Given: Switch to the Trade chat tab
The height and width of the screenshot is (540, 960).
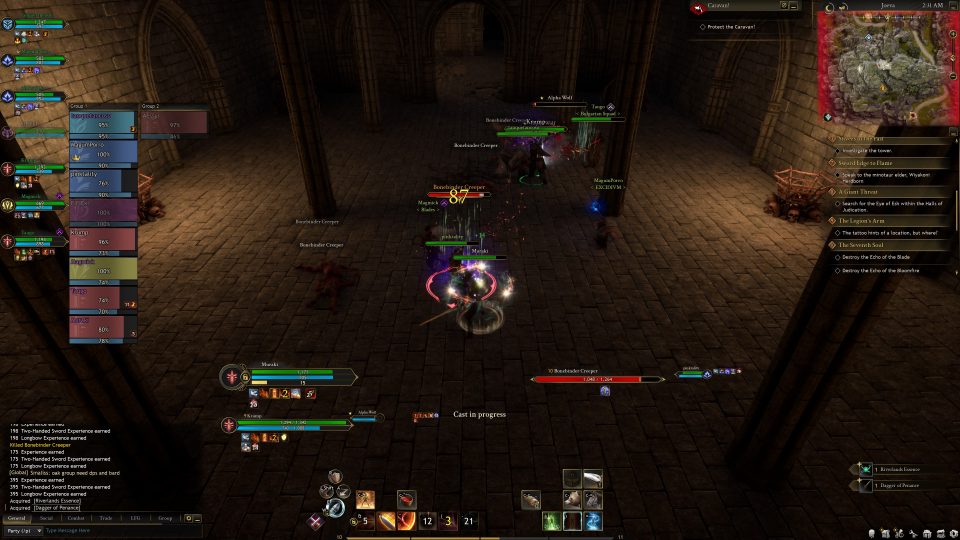Looking at the screenshot, I should (105, 518).
